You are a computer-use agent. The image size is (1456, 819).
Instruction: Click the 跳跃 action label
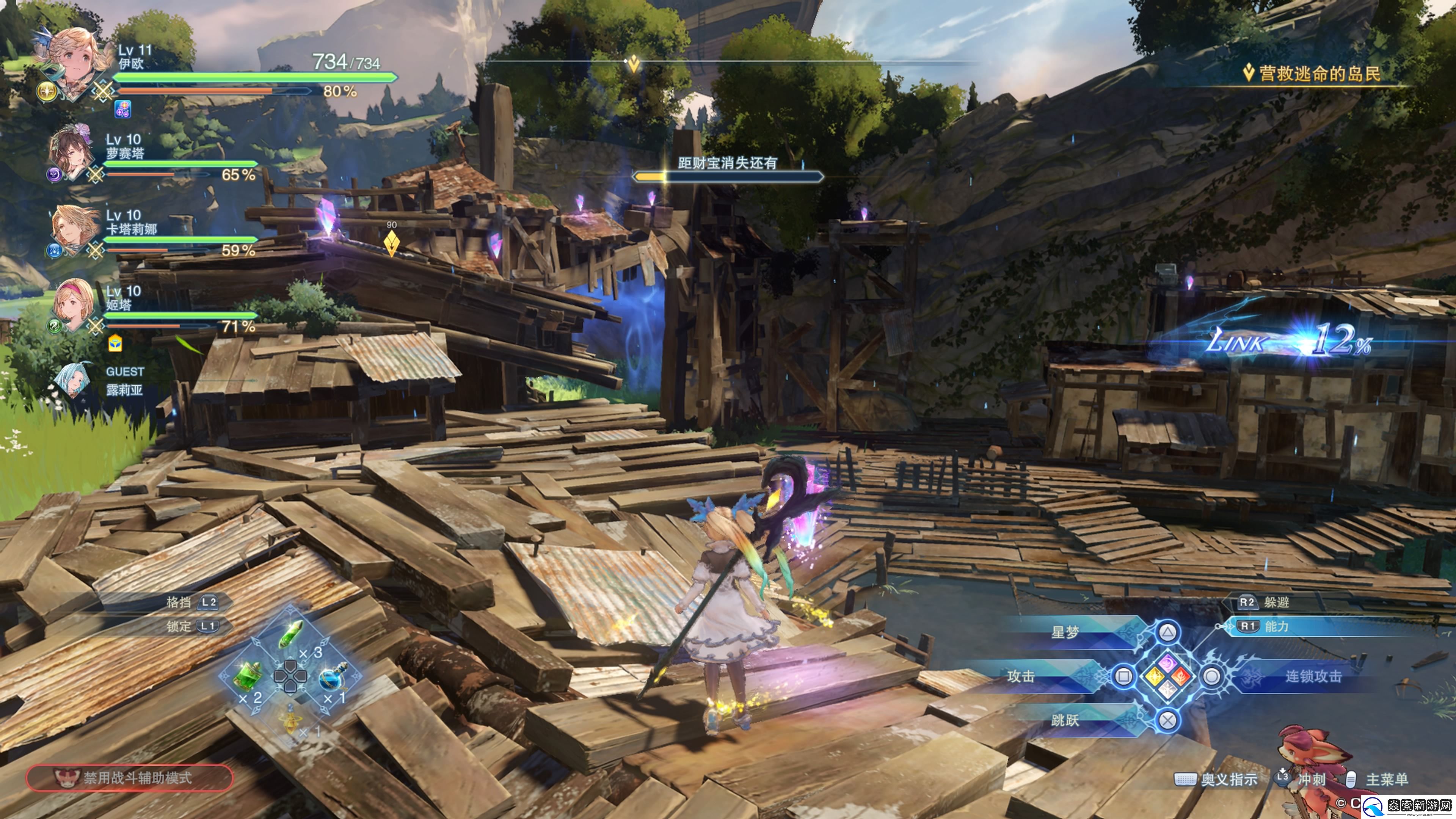click(x=1065, y=720)
